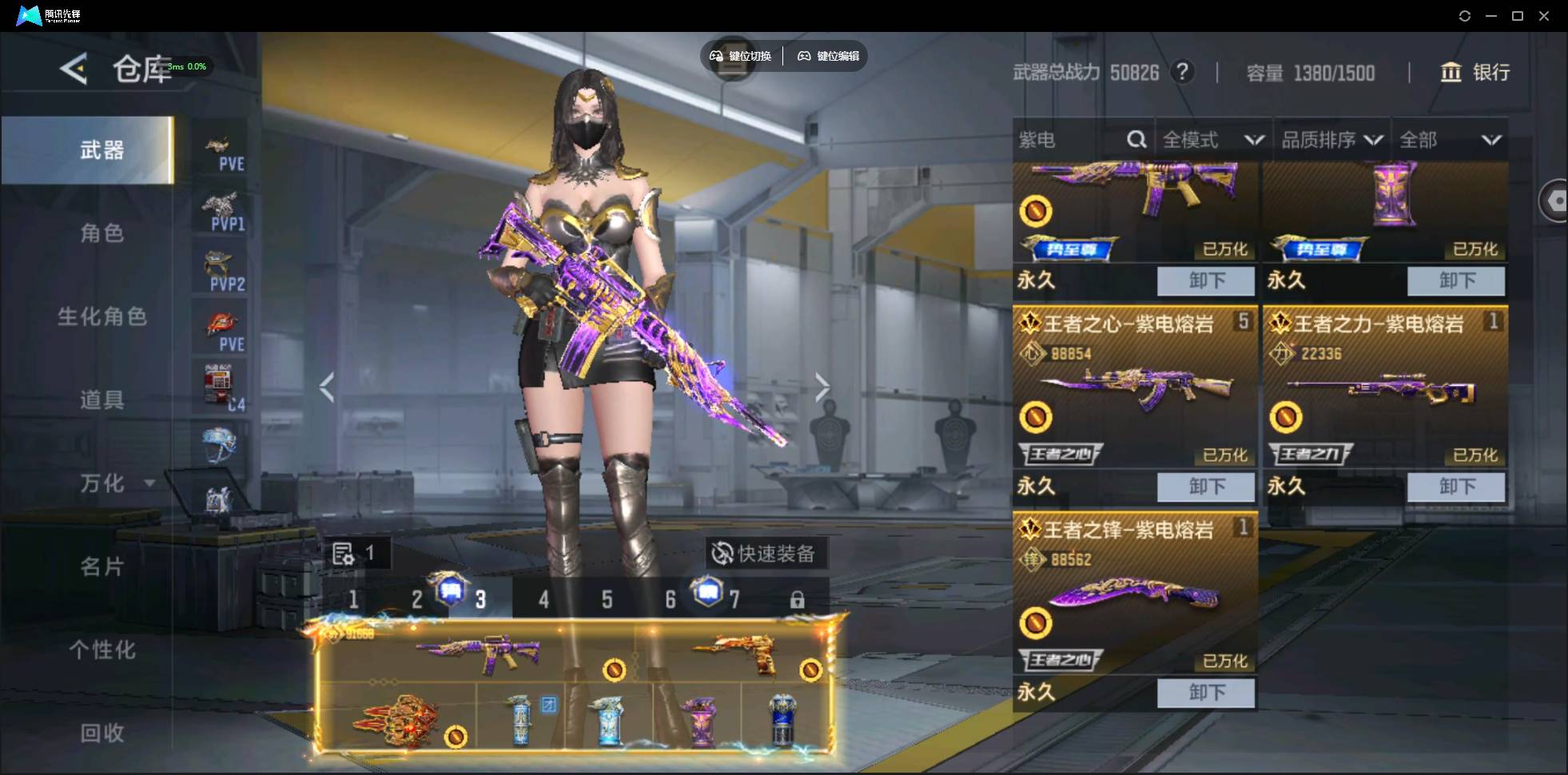
Task: Open the 生化角色 tab
Action: point(101,316)
